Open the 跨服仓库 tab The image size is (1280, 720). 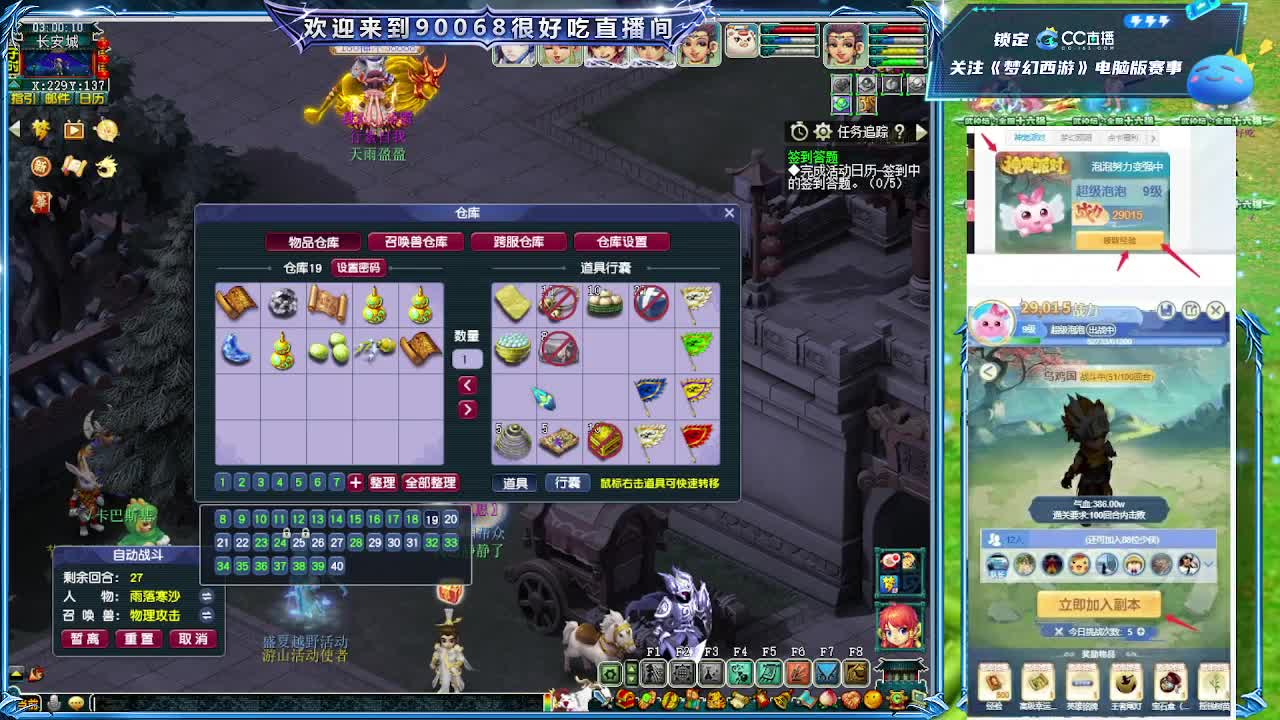[x=519, y=241]
